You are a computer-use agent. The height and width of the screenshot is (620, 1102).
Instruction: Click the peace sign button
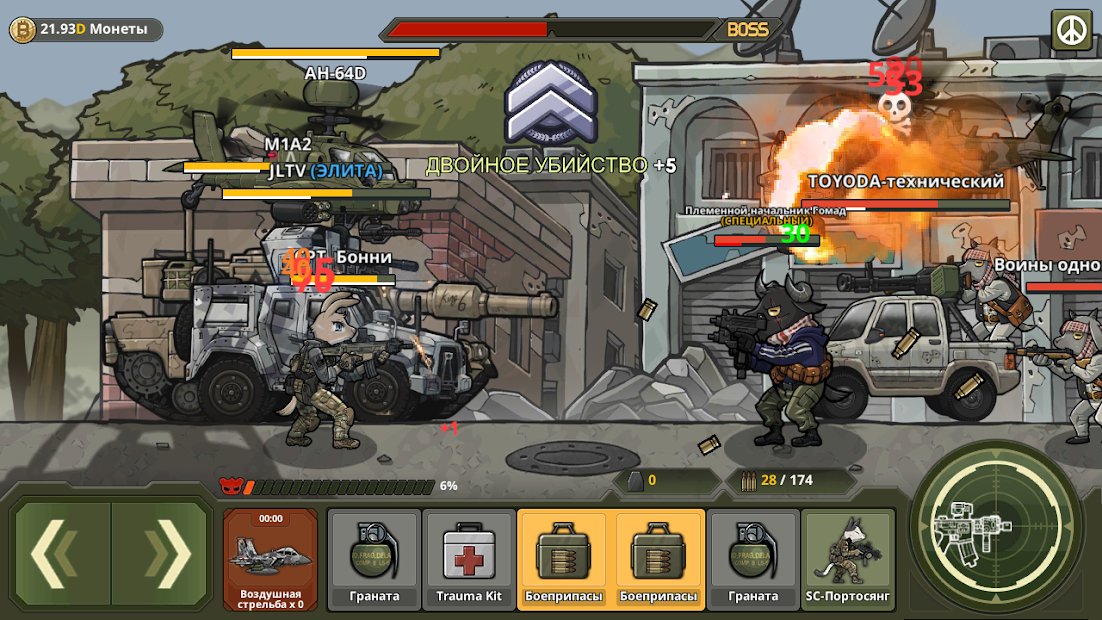coord(1072,30)
